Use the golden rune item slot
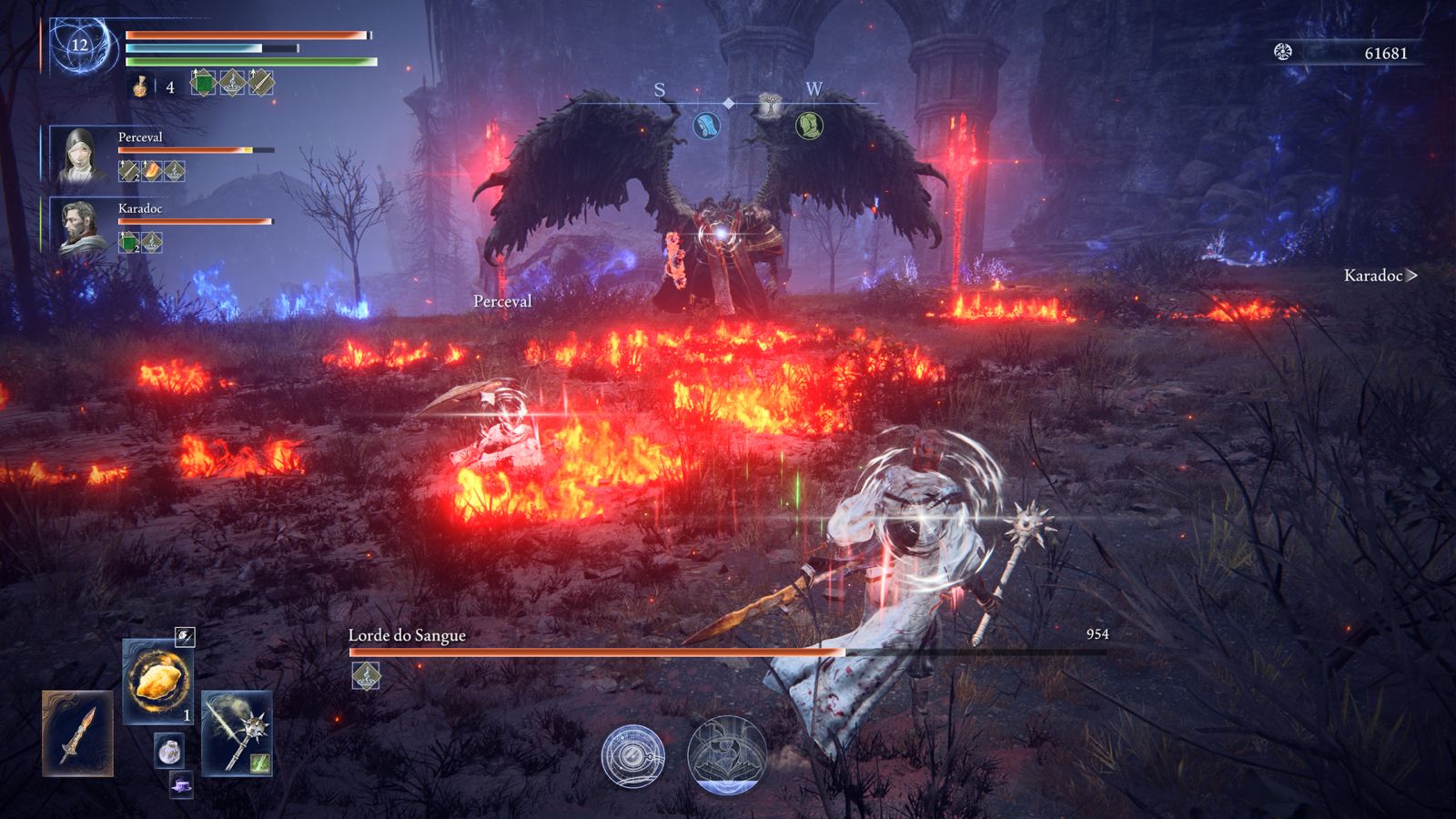The width and height of the screenshot is (1456, 819). point(157,681)
